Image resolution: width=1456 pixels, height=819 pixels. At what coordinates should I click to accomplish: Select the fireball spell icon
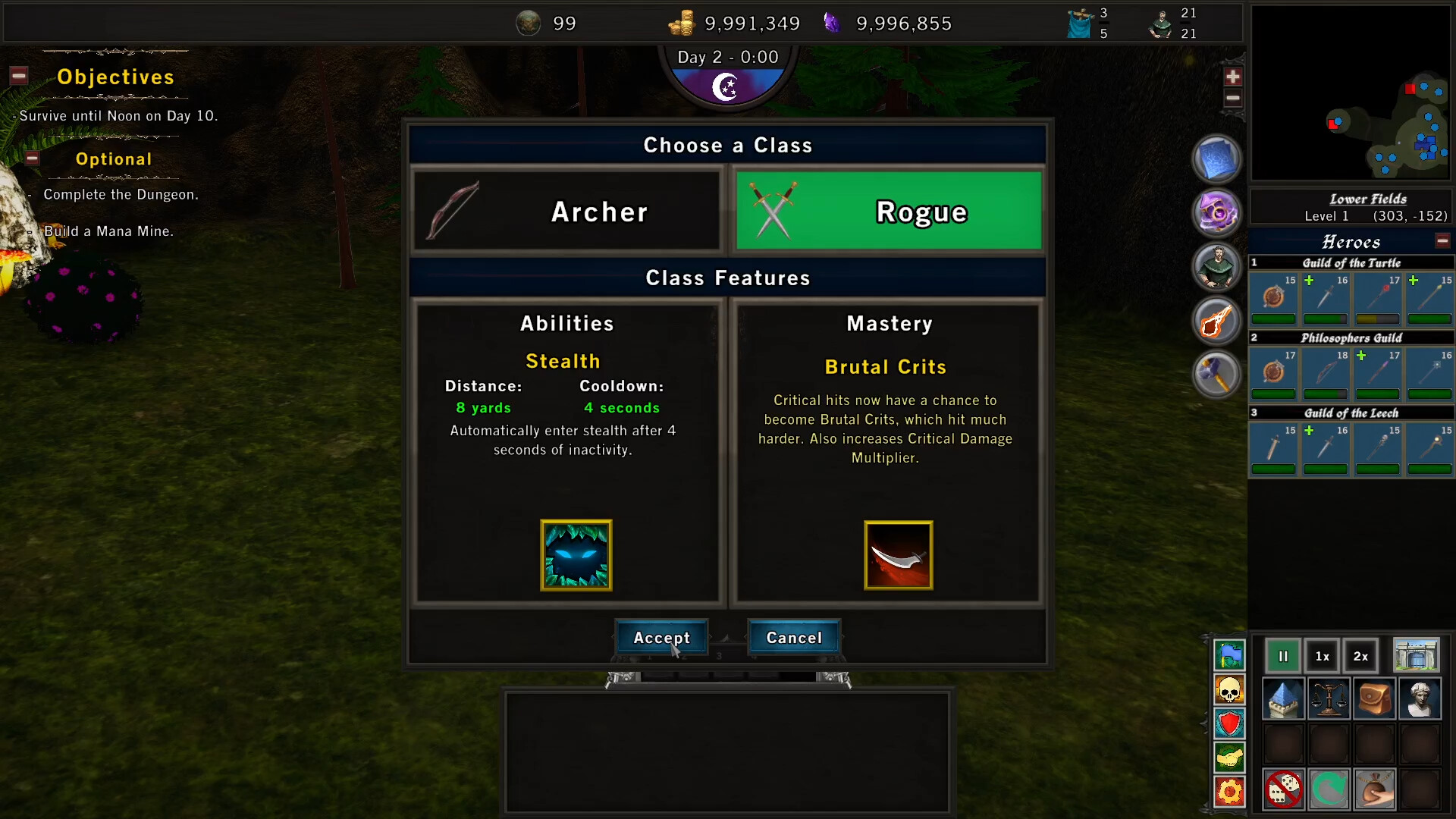tap(1216, 320)
